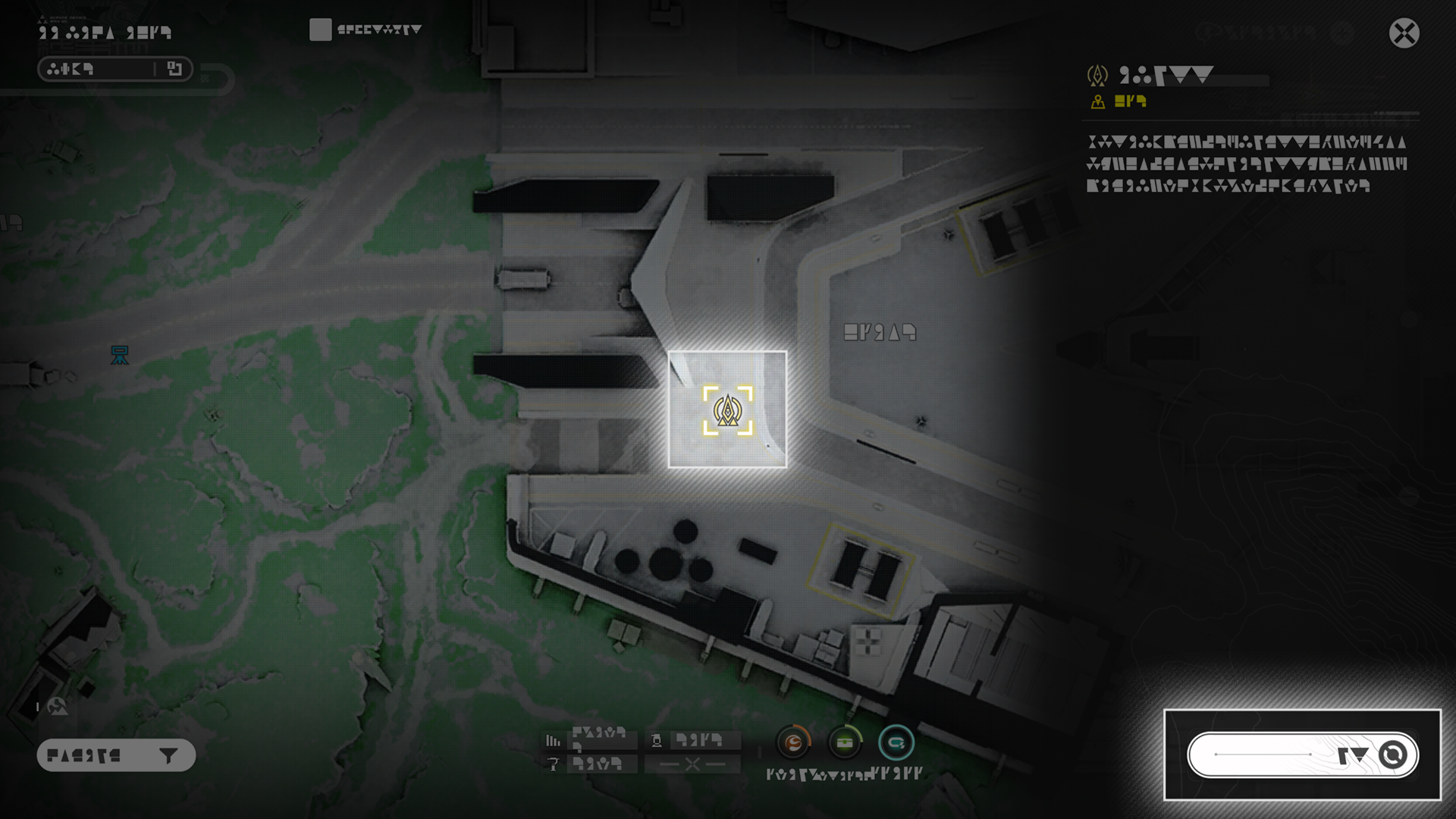The height and width of the screenshot is (819, 1456).
Task: Click the green chest circular icon
Action: point(845,742)
